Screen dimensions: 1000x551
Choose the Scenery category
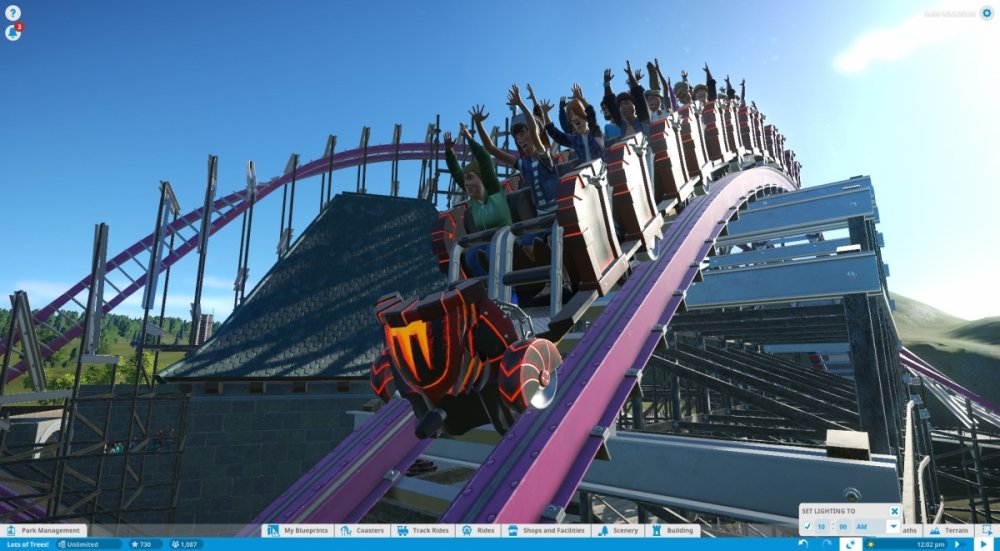pos(618,531)
